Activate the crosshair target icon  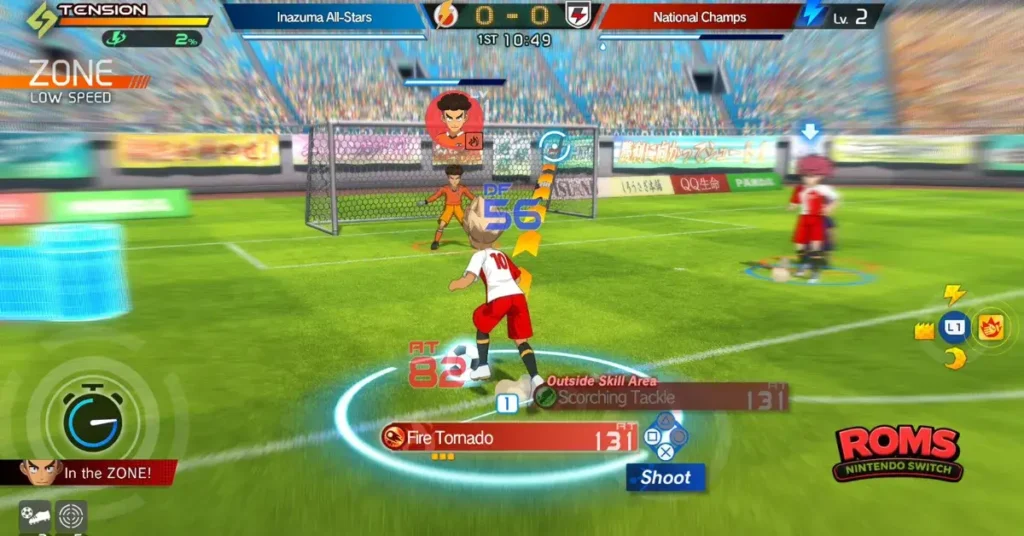pyautogui.click(x=71, y=517)
